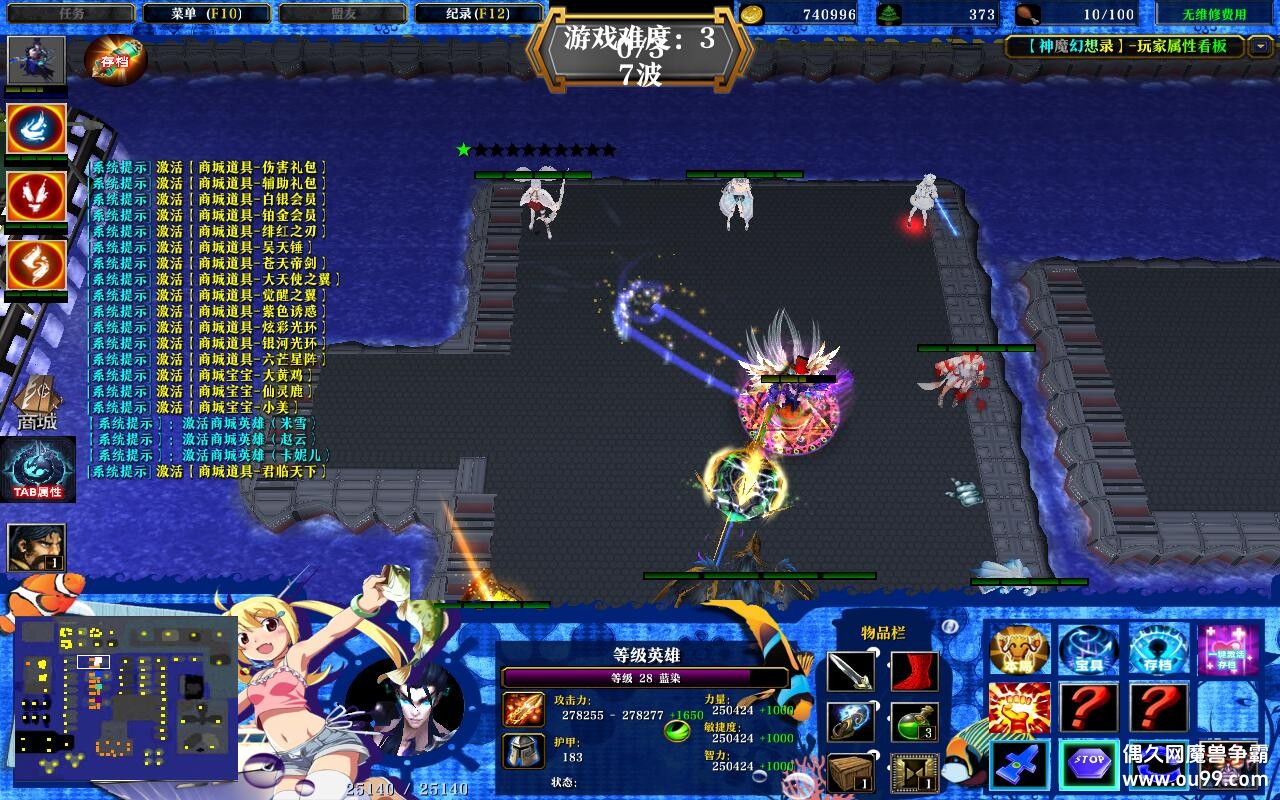The width and height of the screenshot is (1280, 800).
Task: Open the 玩家属性看板 dropdown arrow
Action: coord(1260,46)
